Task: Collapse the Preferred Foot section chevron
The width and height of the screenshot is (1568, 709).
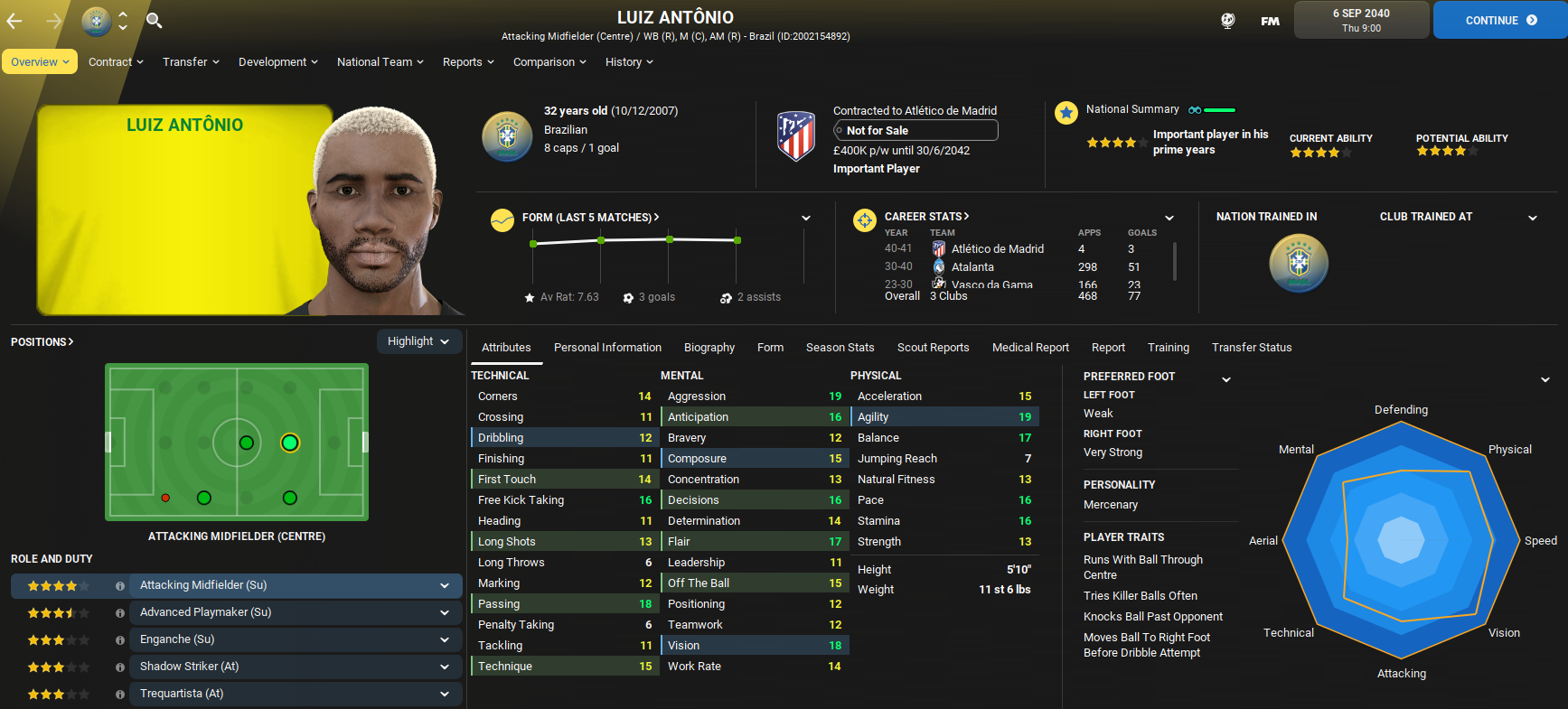Action: (x=1226, y=380)
